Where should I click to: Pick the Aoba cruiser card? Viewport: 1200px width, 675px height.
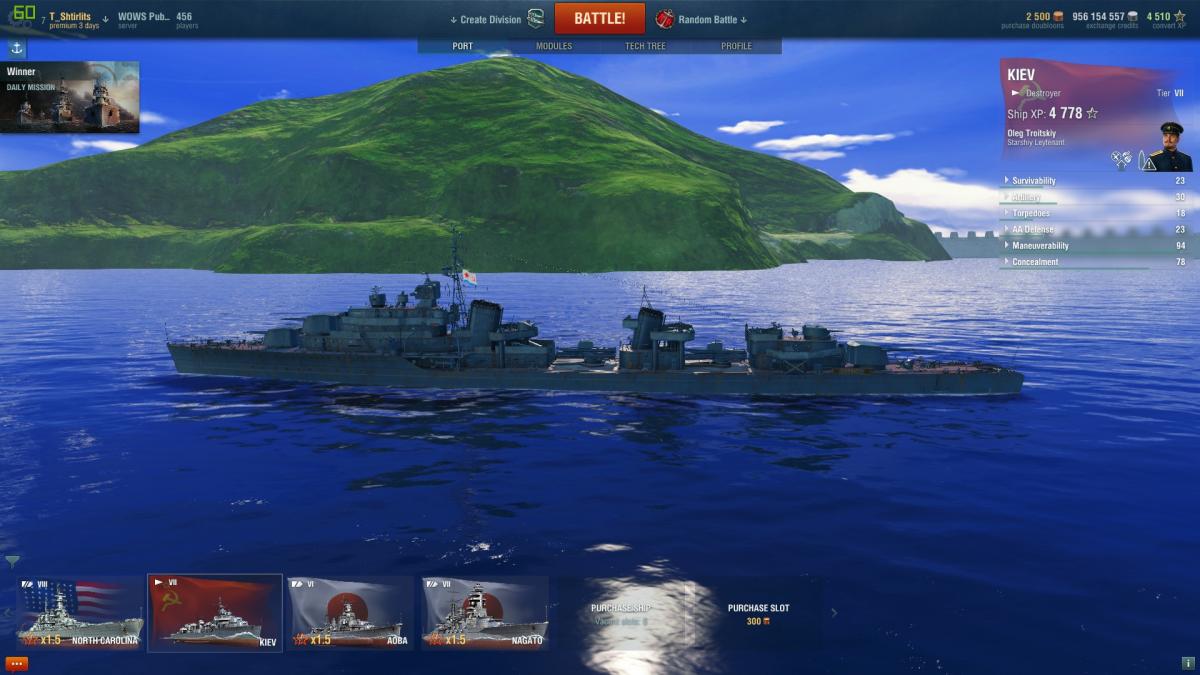(x=350, y=612)
